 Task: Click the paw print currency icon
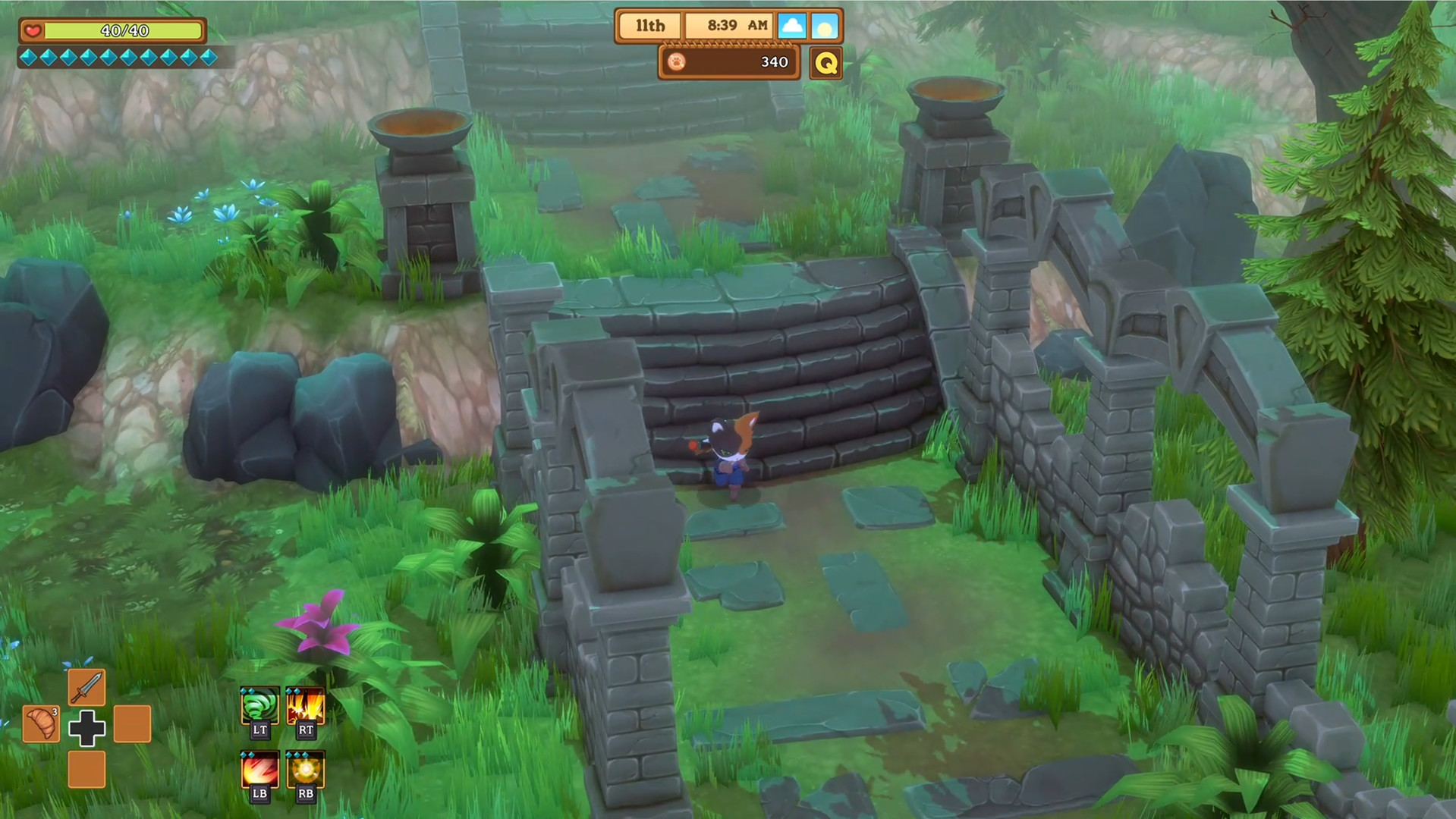[678, 62]
